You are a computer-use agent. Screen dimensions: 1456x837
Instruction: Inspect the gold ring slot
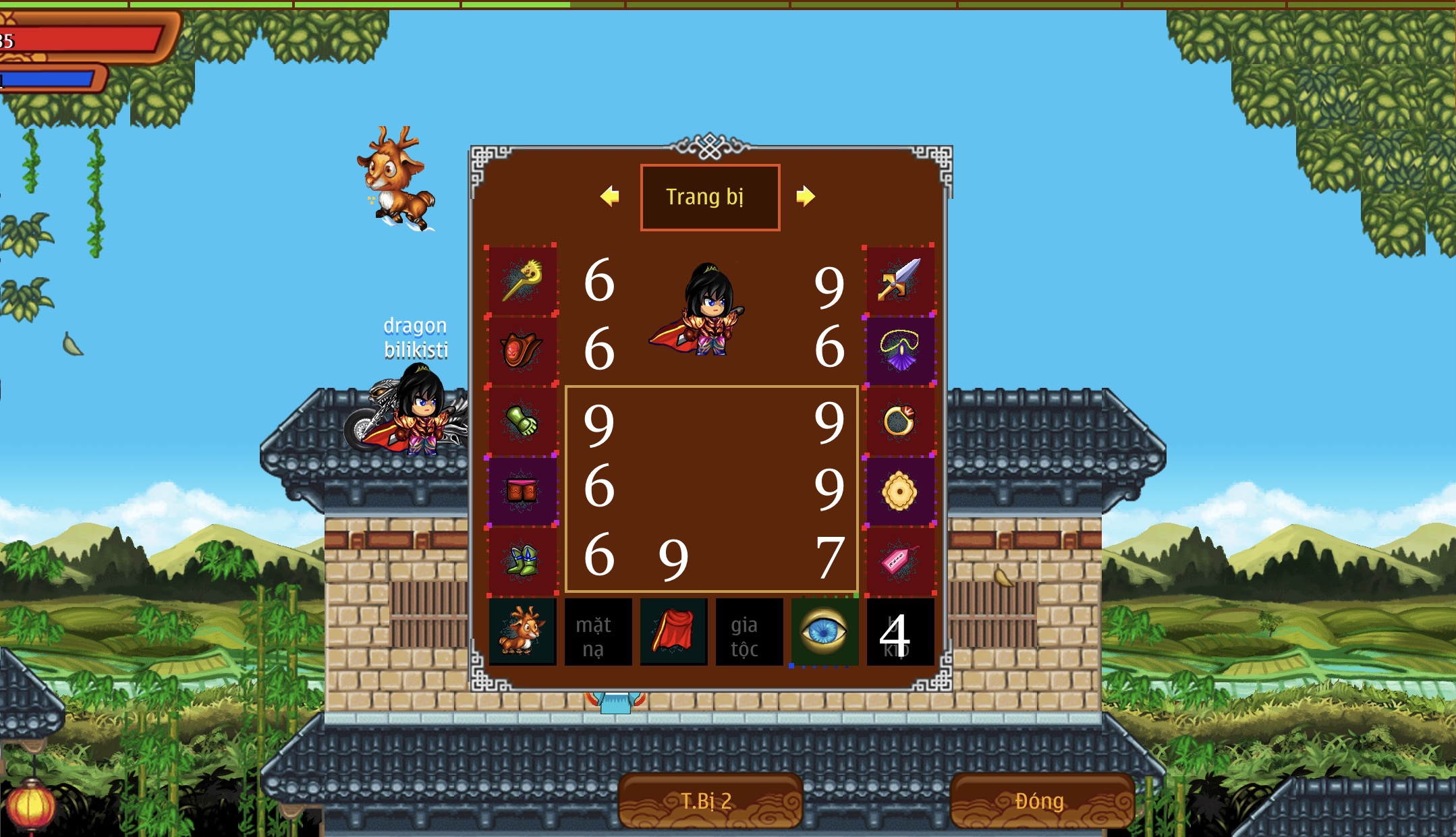(899, 422)
